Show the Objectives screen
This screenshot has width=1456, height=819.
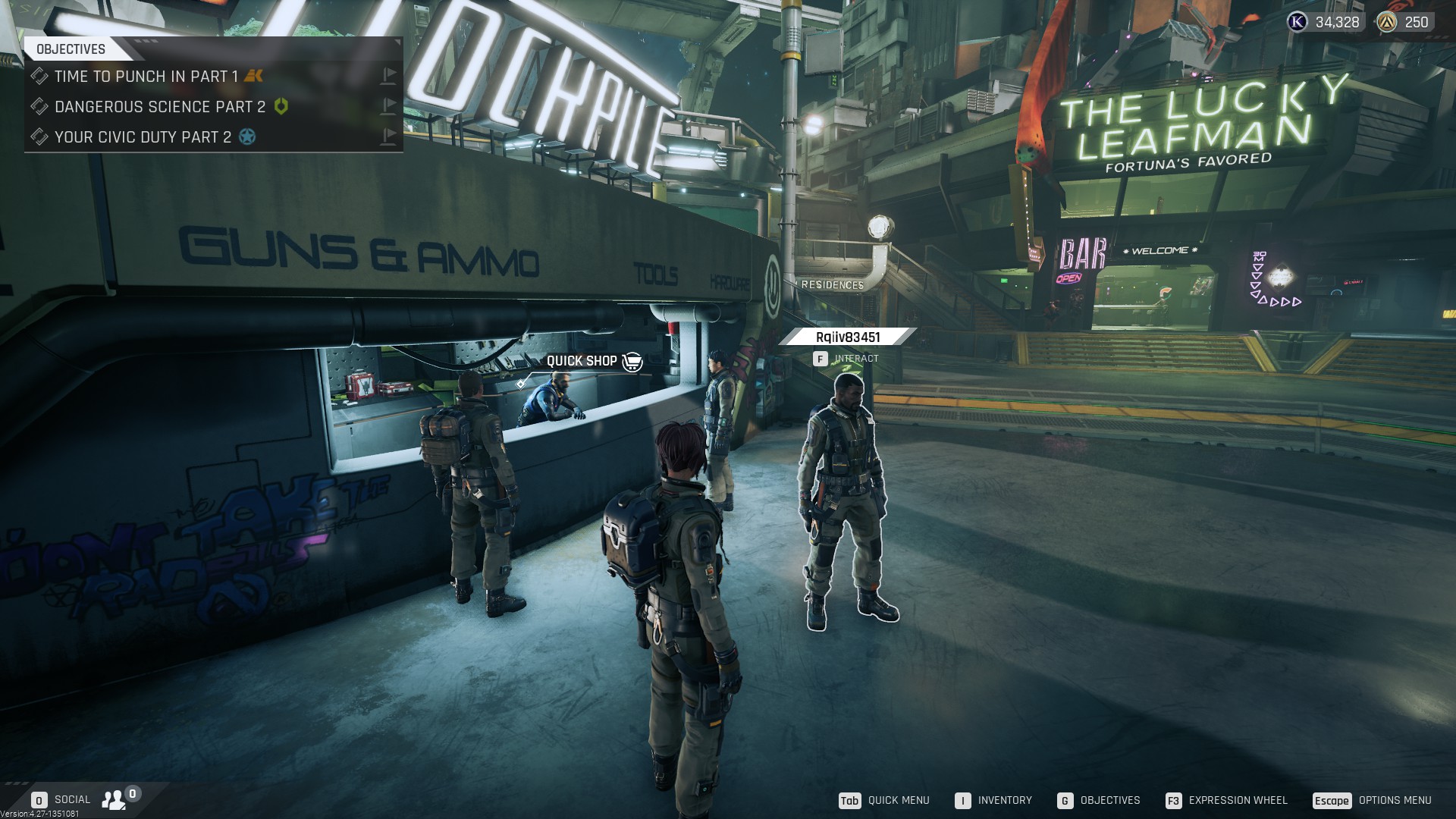(1099, 801)
